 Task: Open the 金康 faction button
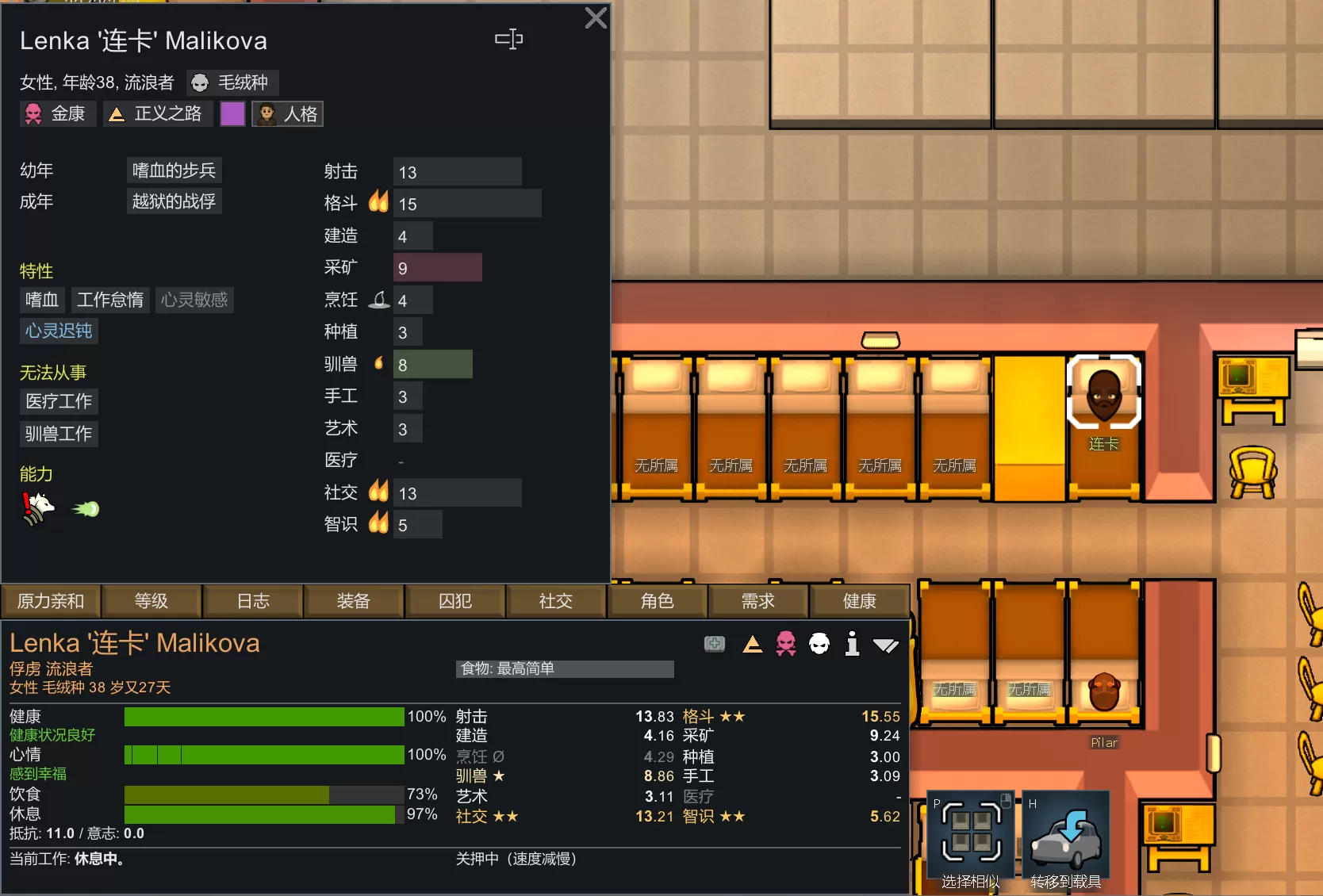pyautogui.click(x=57, y=114)
